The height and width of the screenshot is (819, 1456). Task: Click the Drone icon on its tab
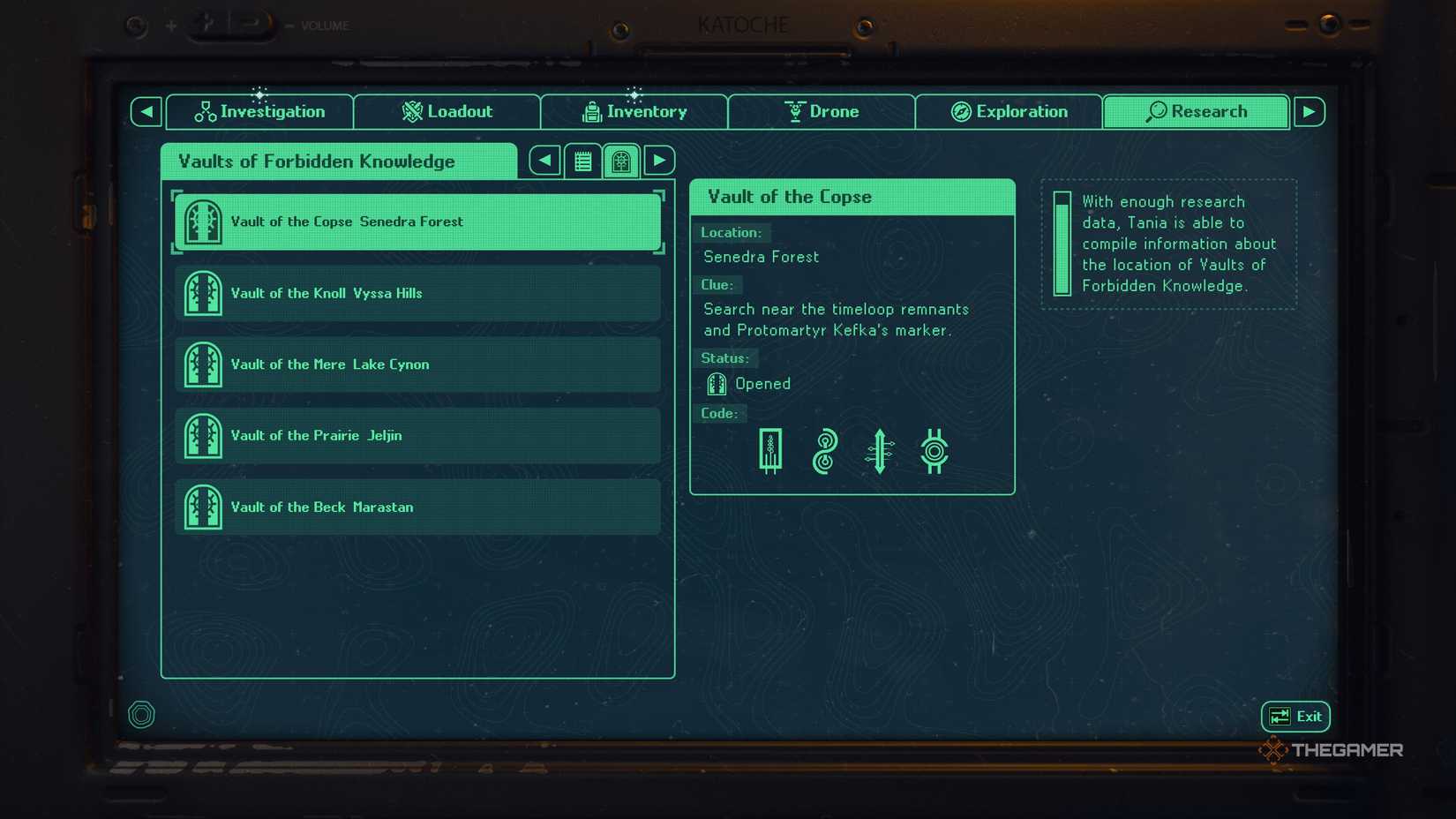(794, 111)
